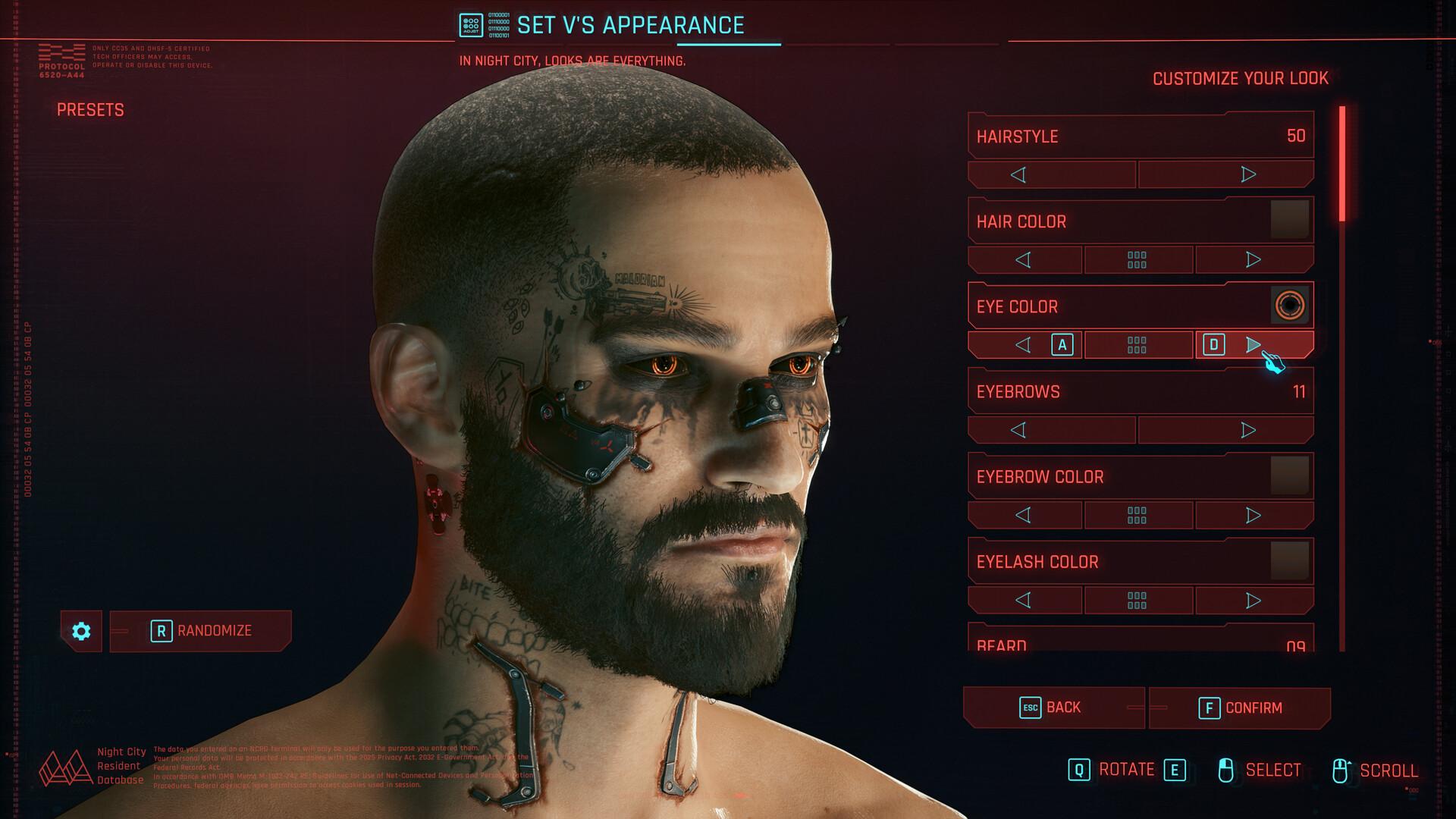Click the binary ADJUST icon beside the title
This screenshot has width=1456, height=819.
coord(471,24)
